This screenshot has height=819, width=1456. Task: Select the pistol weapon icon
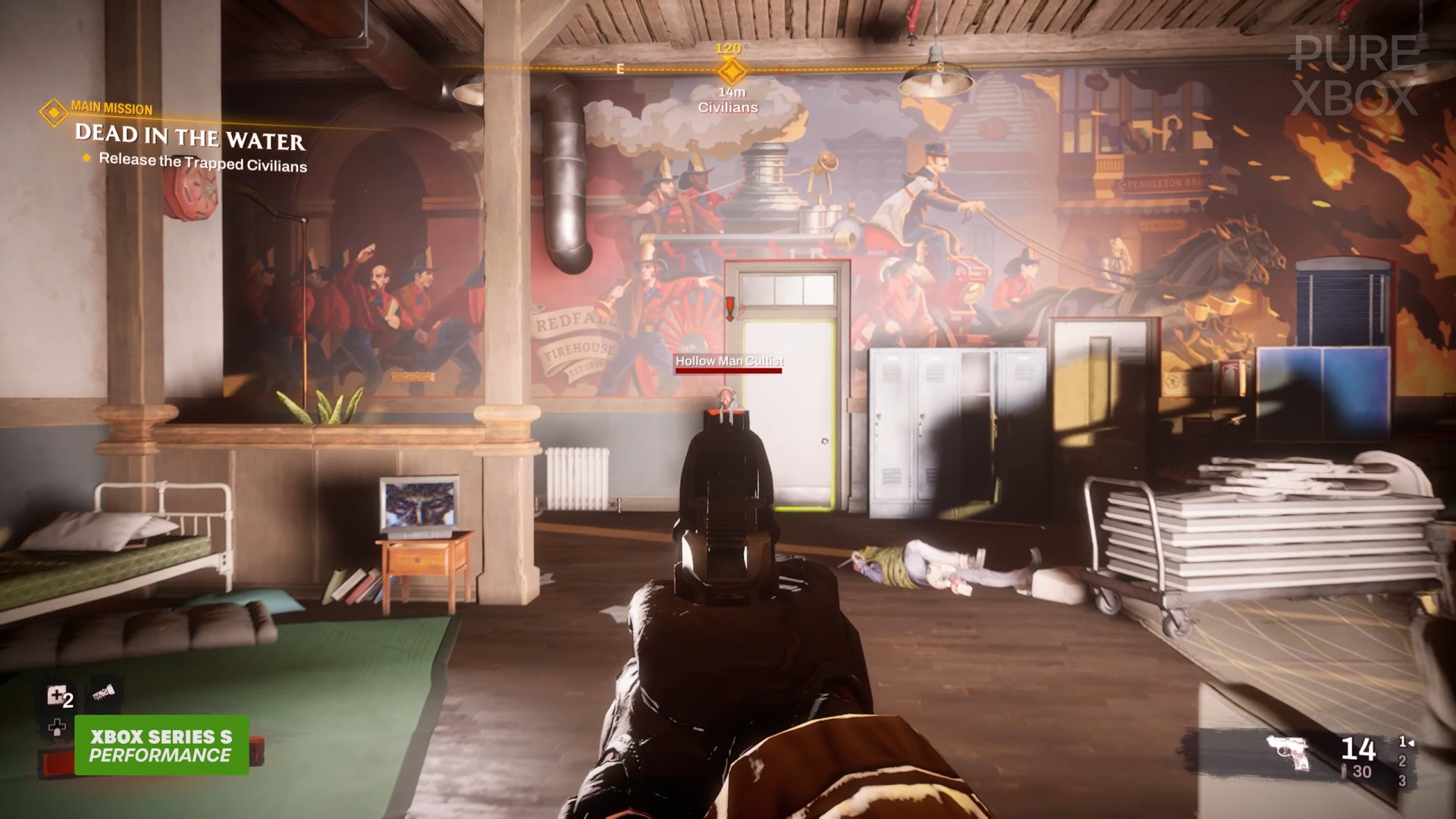[1287, 751]
